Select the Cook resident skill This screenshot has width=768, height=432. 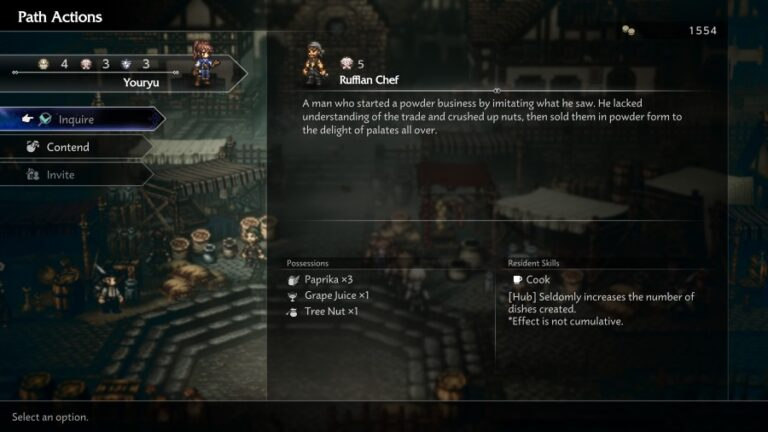(x=537, y=280)
